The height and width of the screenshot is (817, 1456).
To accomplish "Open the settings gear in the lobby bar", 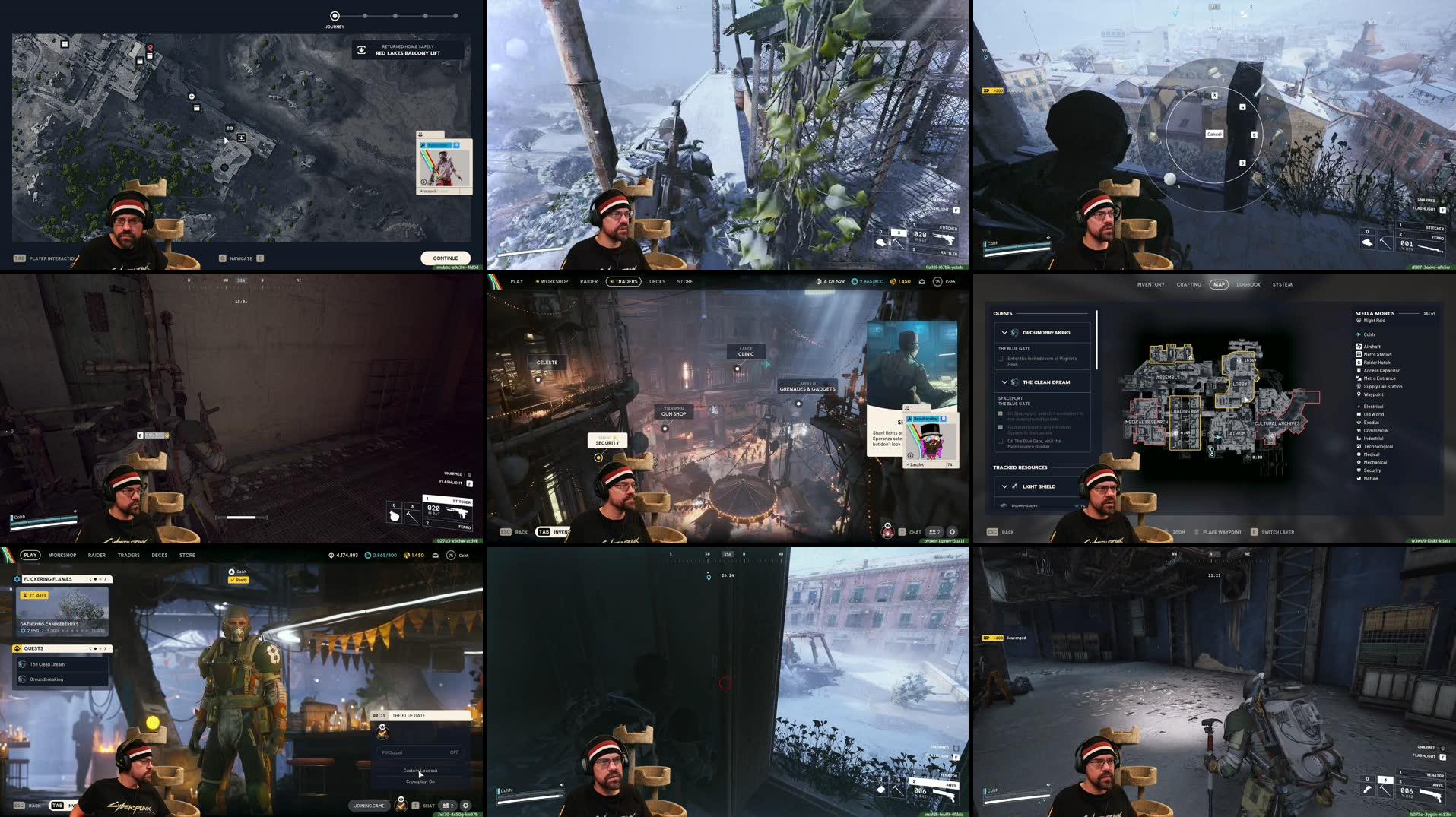I will 465,806.
